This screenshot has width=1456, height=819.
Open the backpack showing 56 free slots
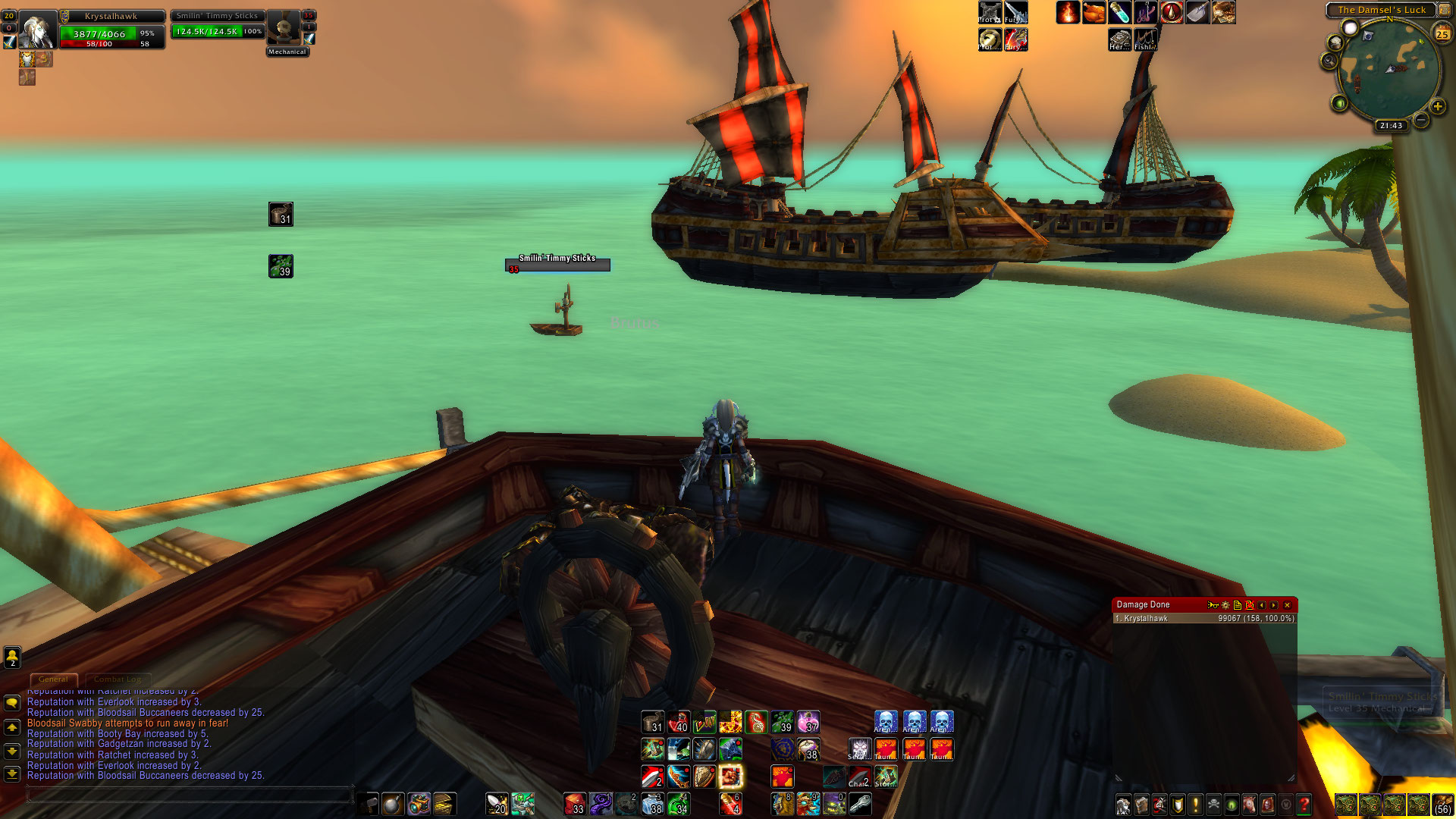[x=1442, y=804]
